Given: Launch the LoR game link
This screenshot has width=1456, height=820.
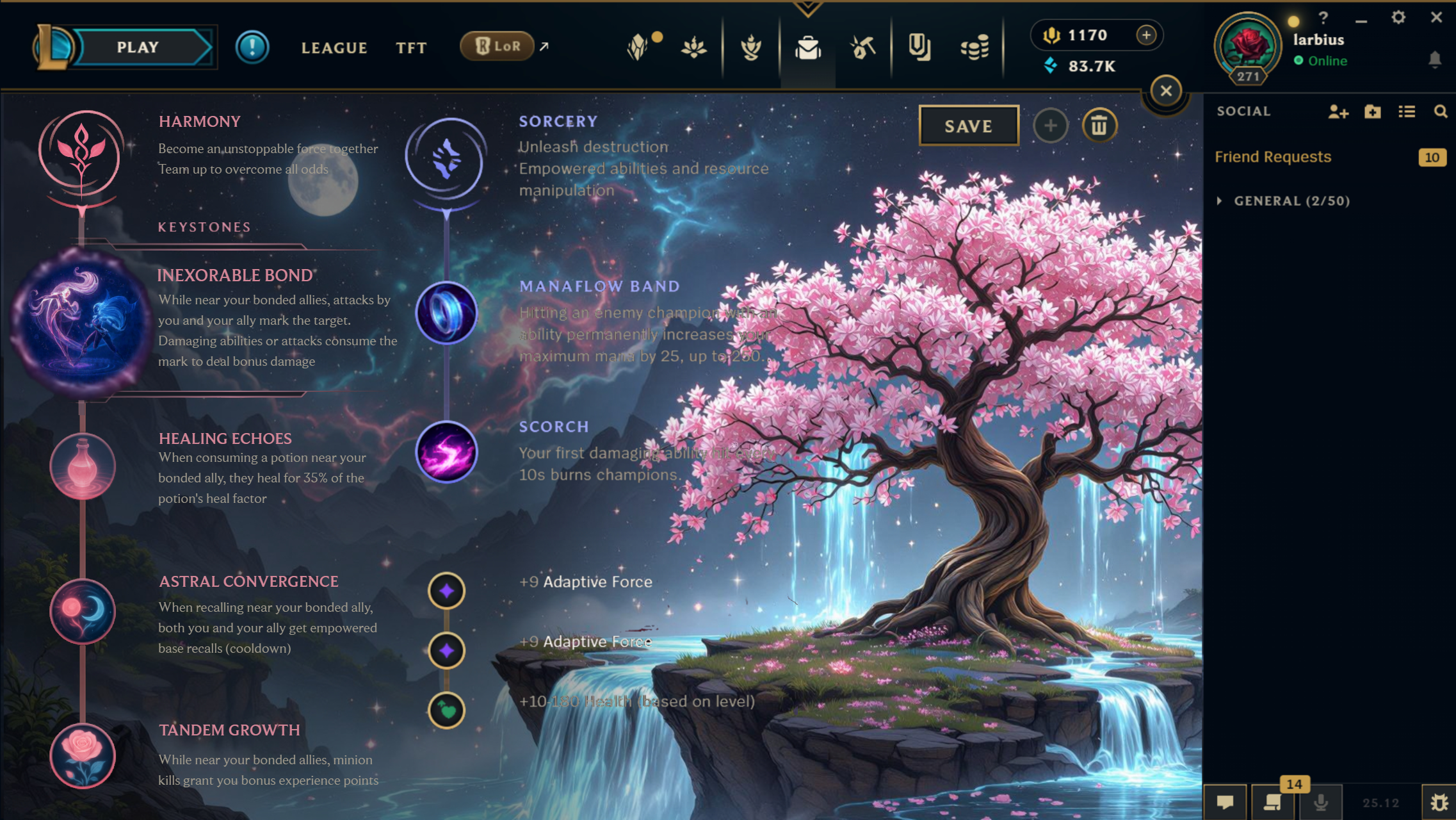Looking at the screenshot, I should tap(497, 46).
